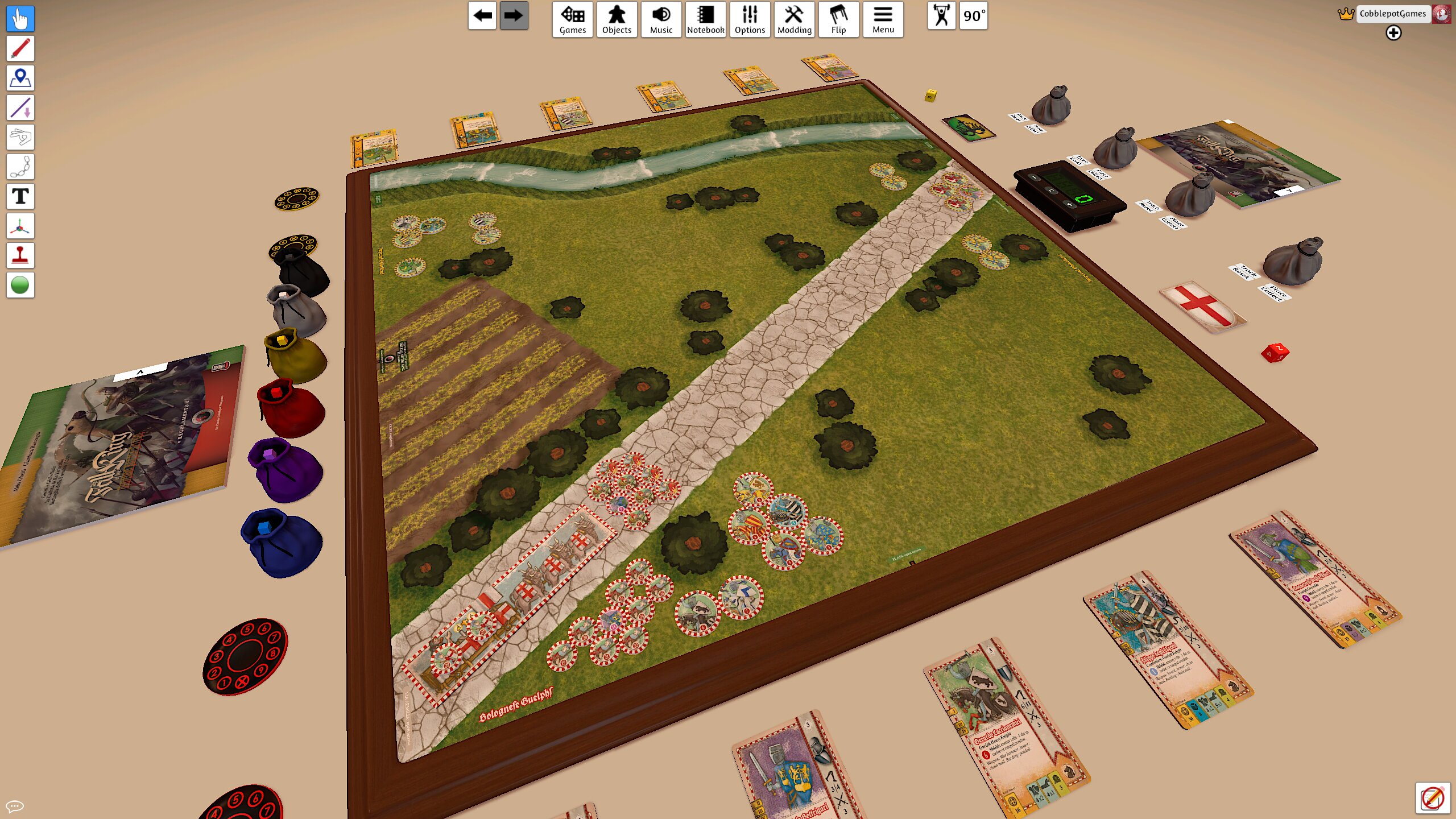Select the Text tool
Viewport: 1456px width, 819px height.
point(20,196)
